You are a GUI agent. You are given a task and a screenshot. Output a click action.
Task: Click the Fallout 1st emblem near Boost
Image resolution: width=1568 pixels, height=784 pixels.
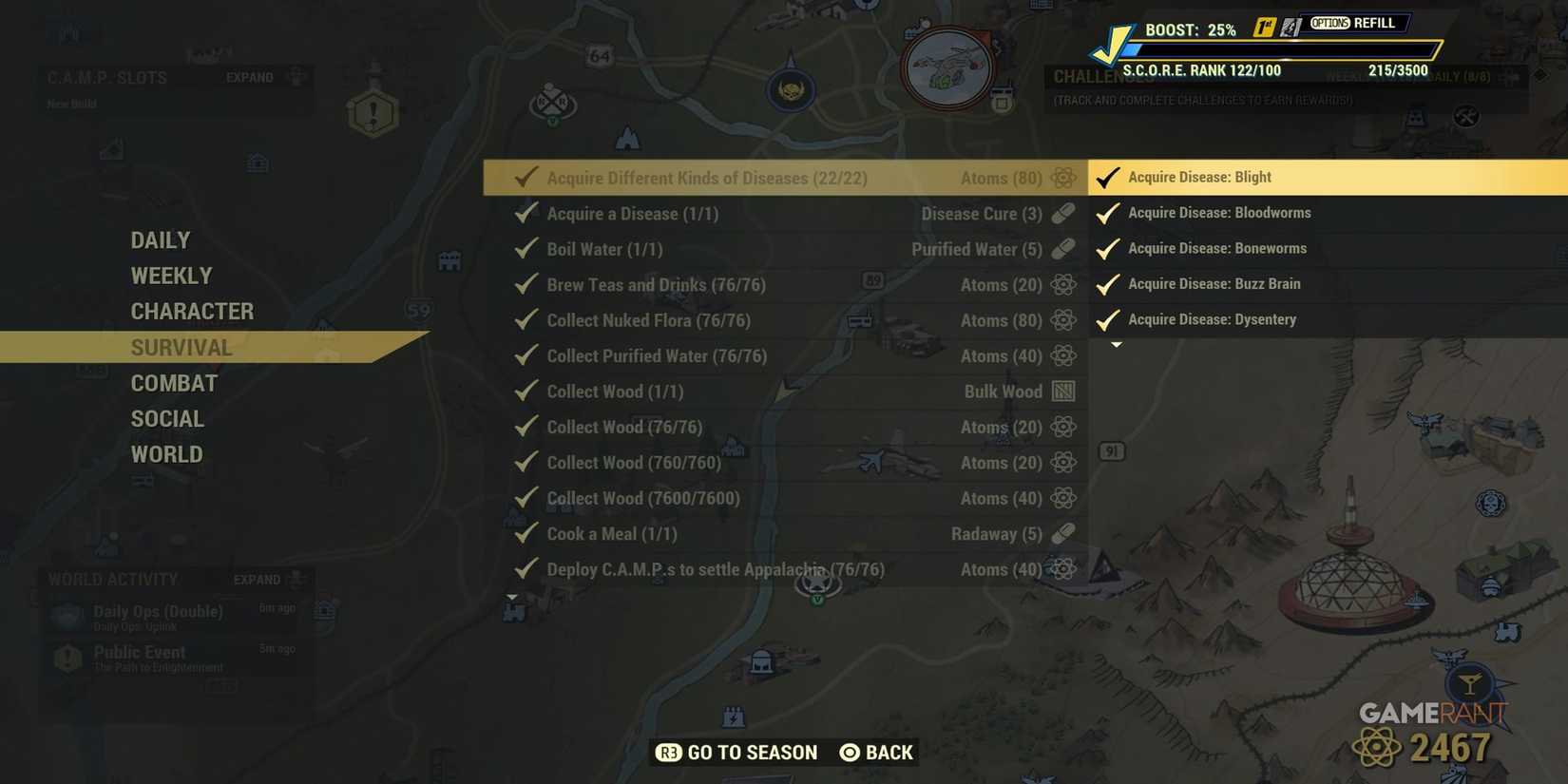(1263, 28)
